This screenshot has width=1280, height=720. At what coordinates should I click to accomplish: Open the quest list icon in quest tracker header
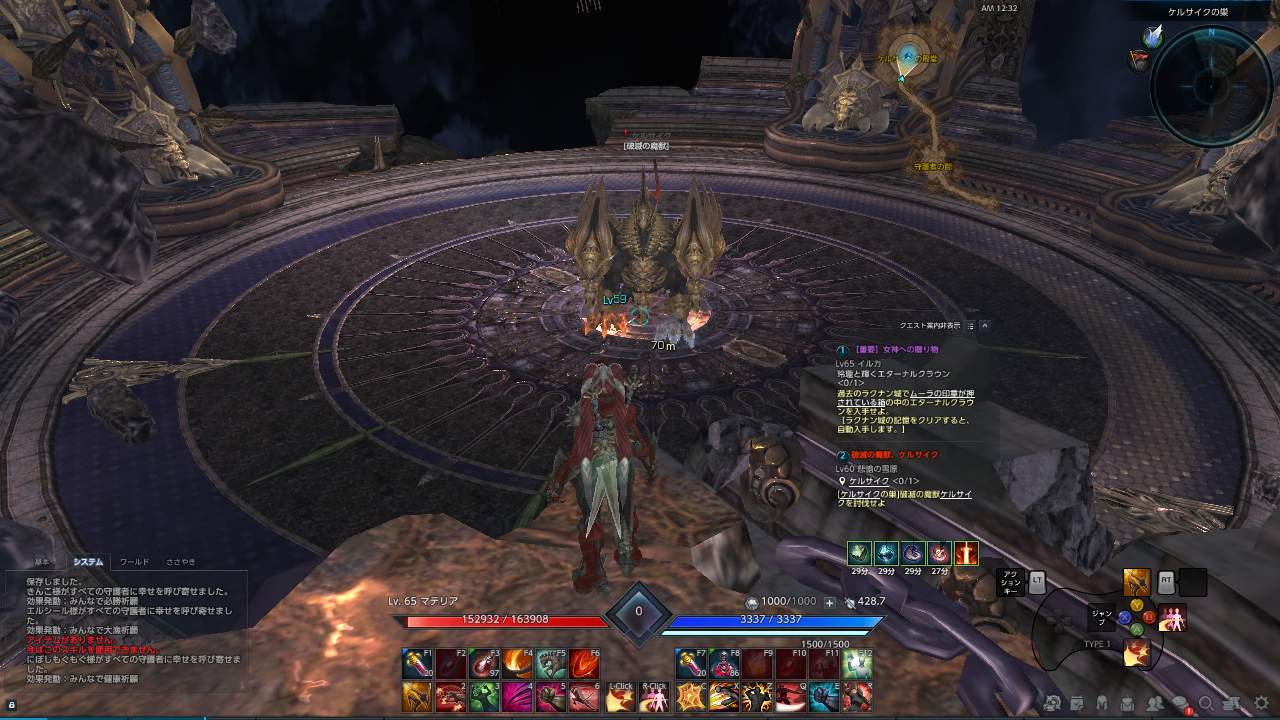(x=971, y=325)
